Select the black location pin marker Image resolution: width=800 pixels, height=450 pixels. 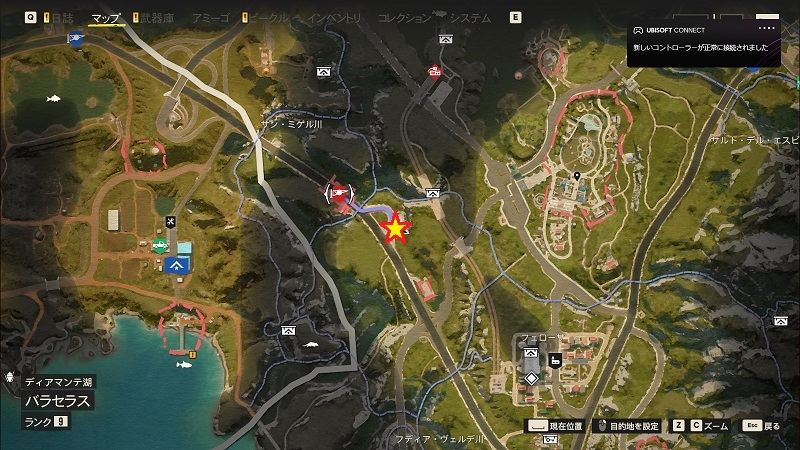pos(577,177)
